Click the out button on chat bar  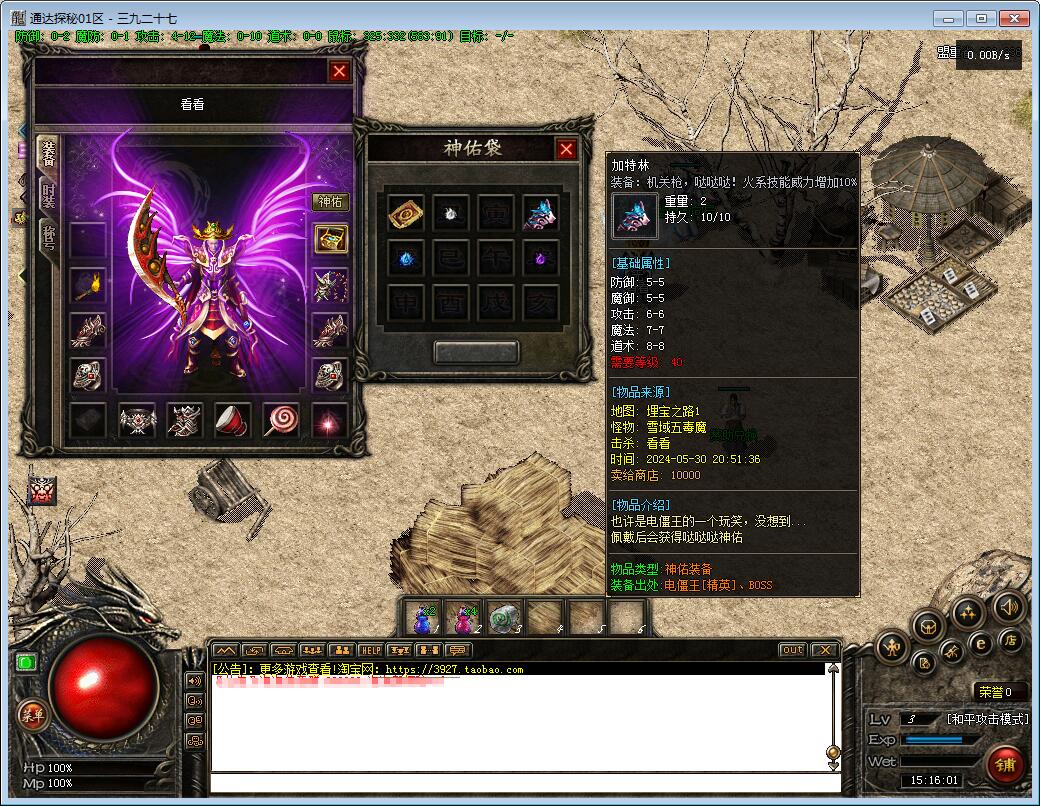point(792,650)
